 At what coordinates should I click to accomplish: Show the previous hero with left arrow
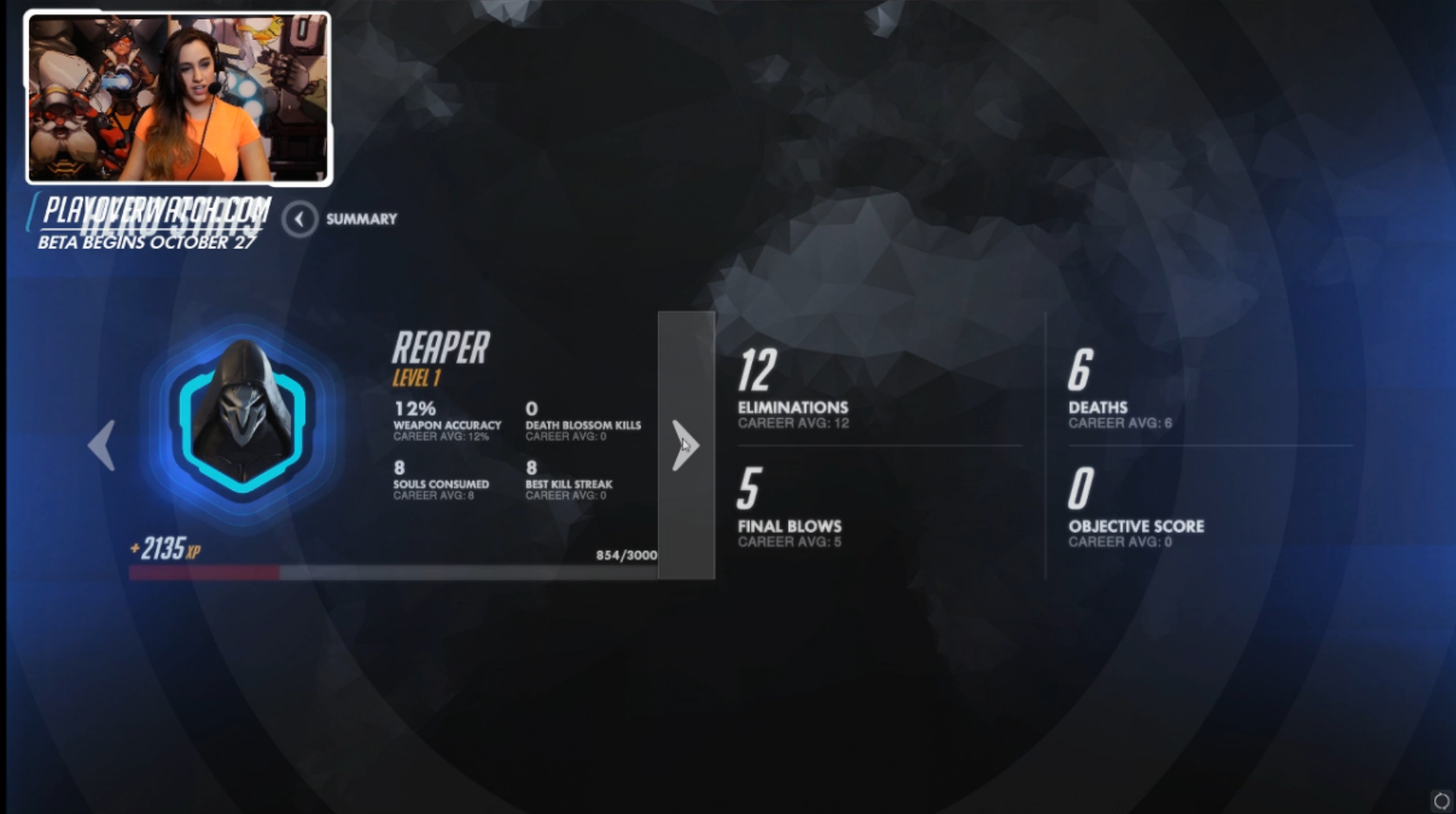coord(102,445)
